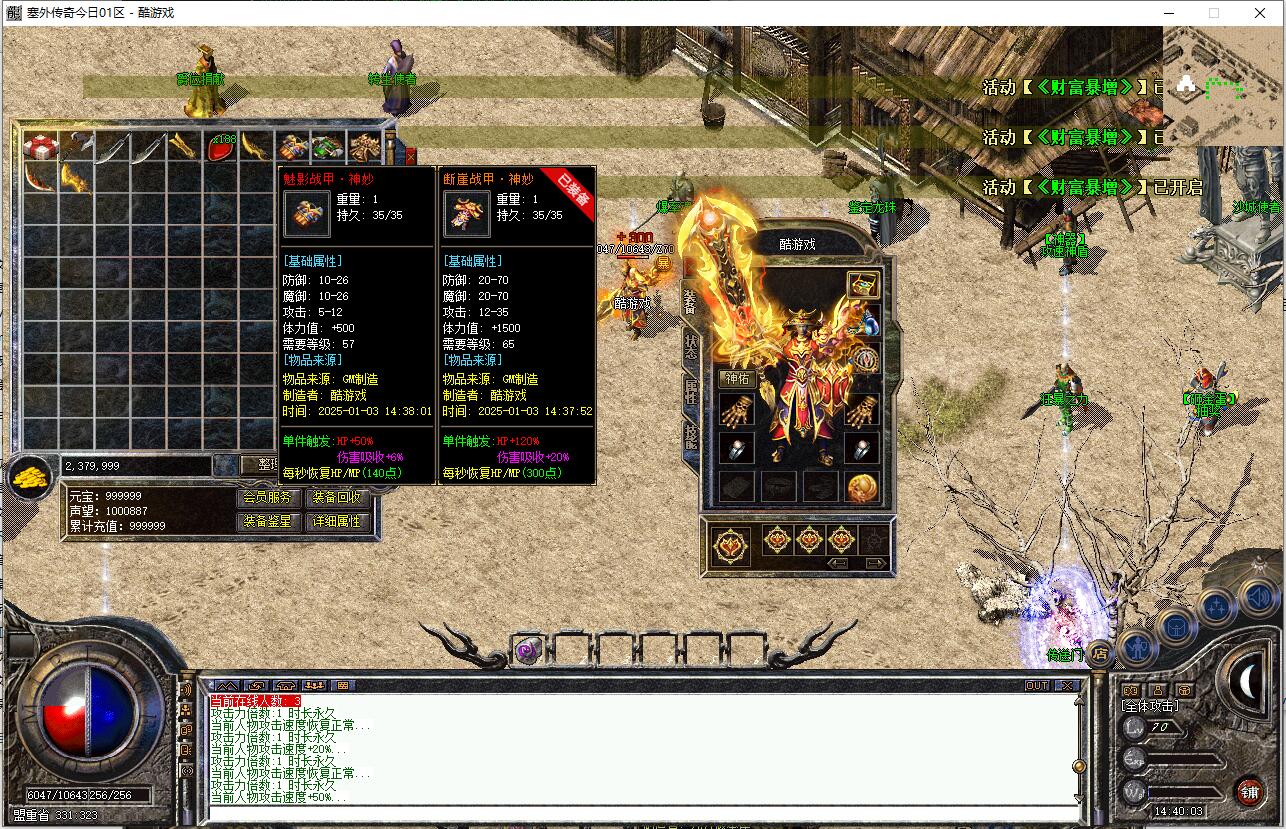Select the golden orb equipment slot

[x=862, y=487]
